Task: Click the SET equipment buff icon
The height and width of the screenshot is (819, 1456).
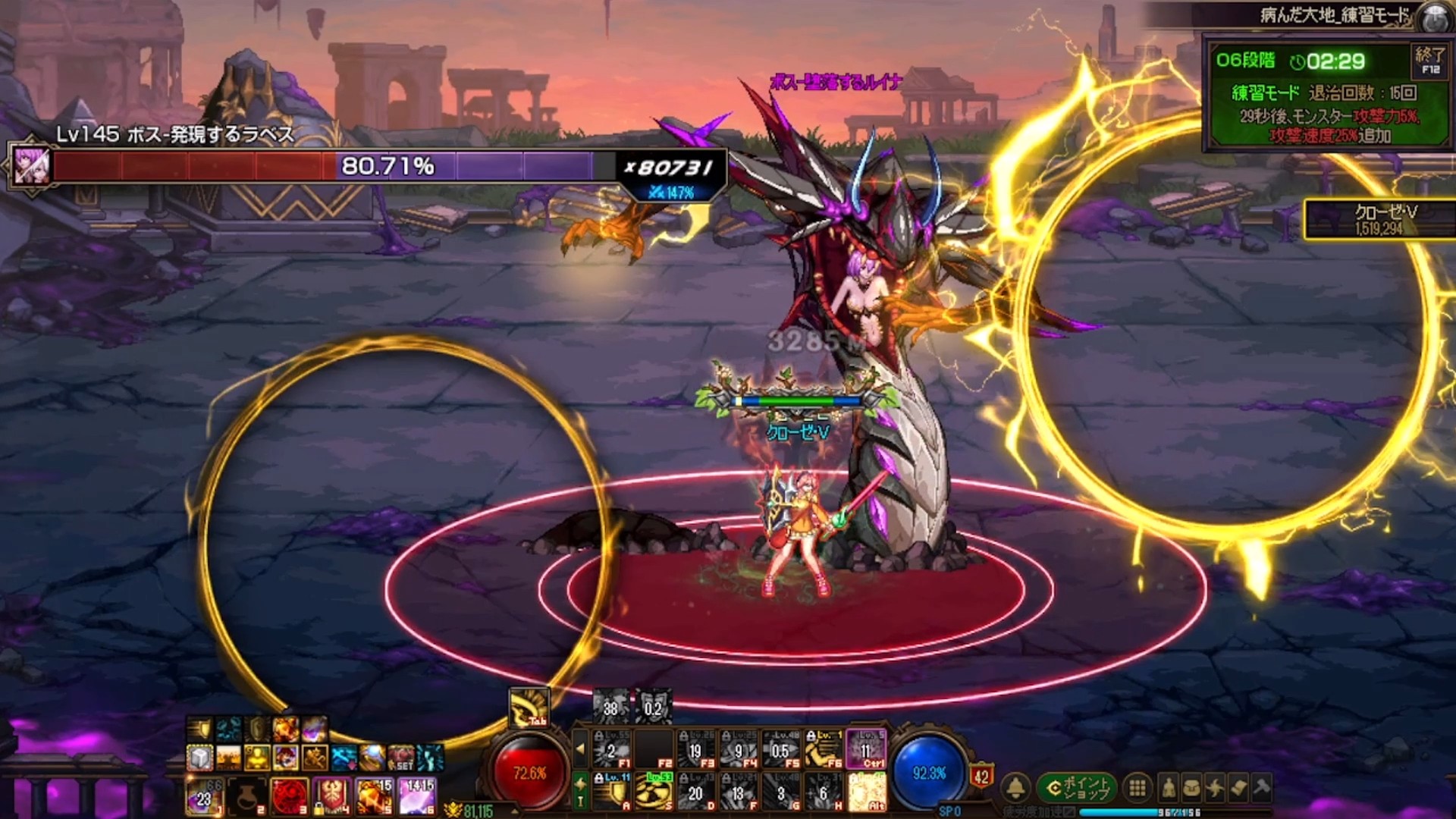Action: click(402, 758)
